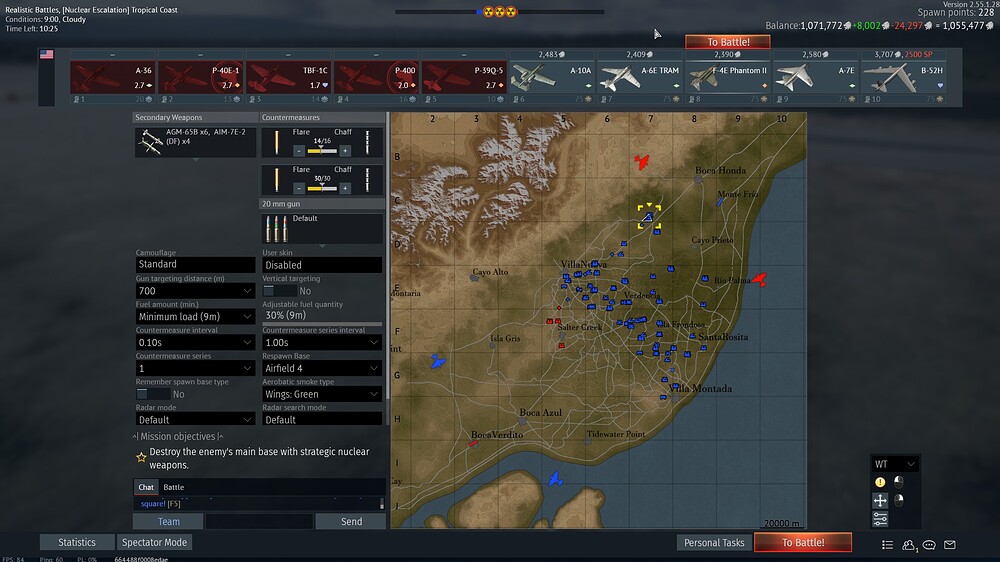Enter Spectator Mode
The image size is (1000, 562).
pos(154,542)
